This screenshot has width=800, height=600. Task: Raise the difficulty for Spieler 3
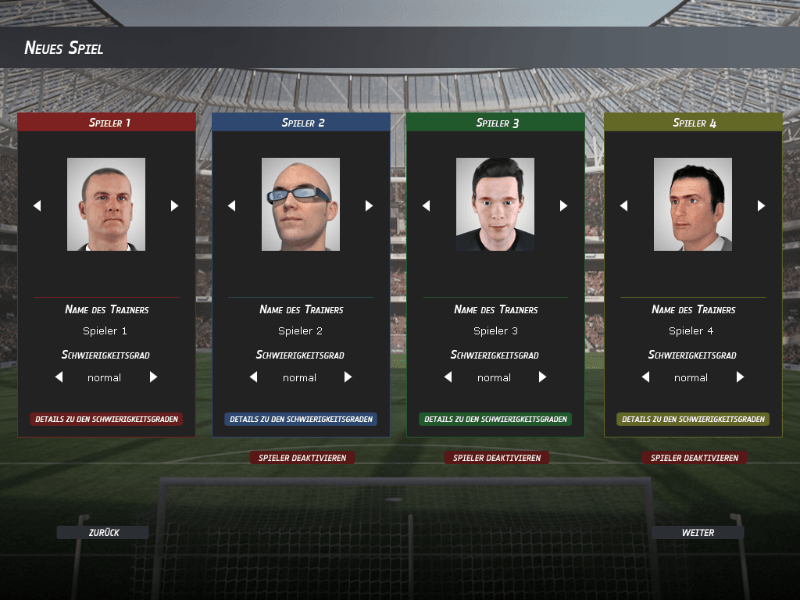(x=543, y=377)
